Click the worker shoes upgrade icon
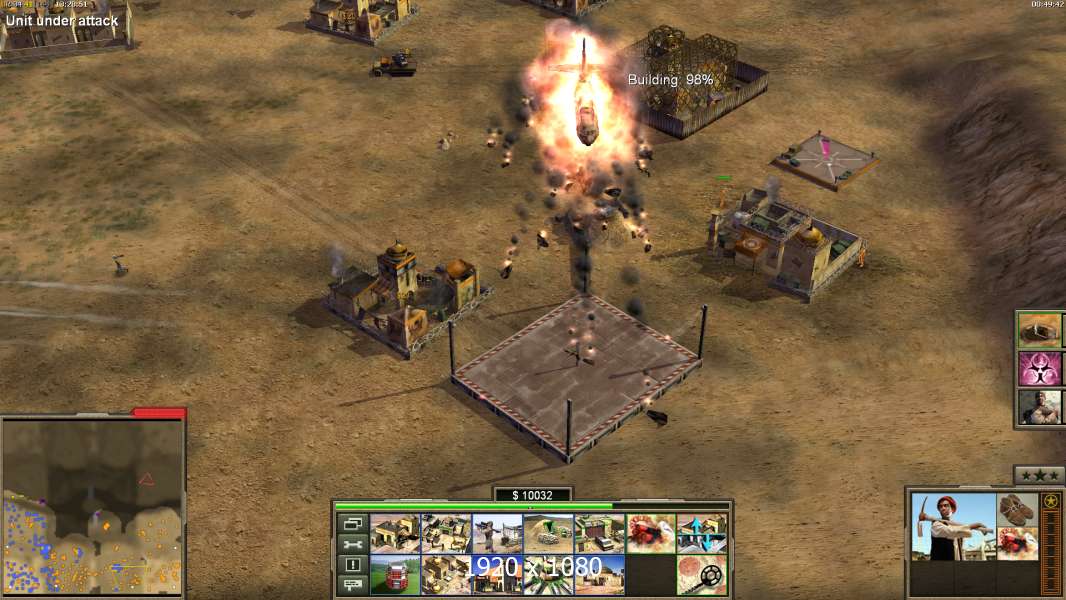1066x600 pixels. [1018, 508]
